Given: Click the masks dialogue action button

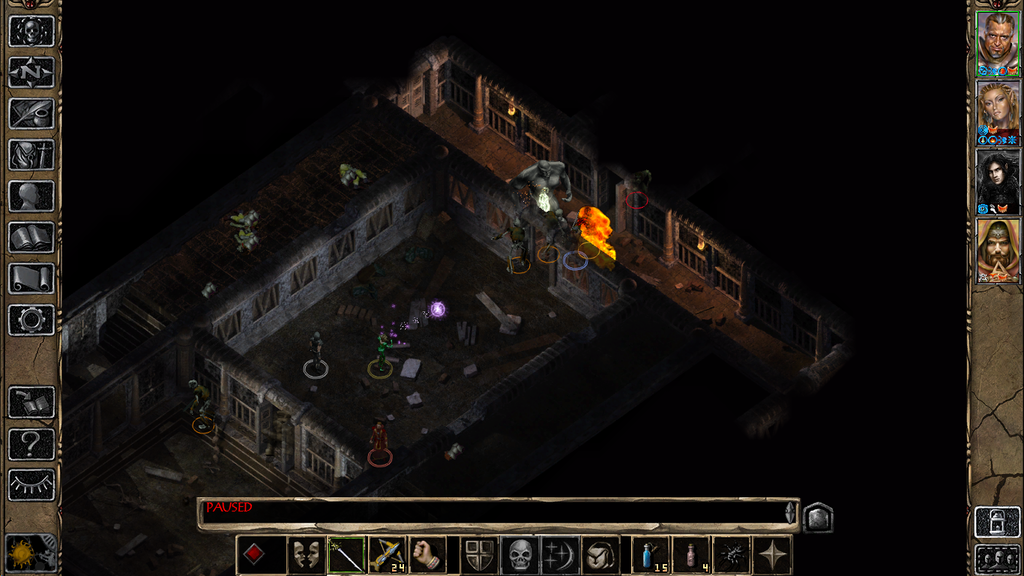Looking at the screenshot, I should (x=305, y=555).
